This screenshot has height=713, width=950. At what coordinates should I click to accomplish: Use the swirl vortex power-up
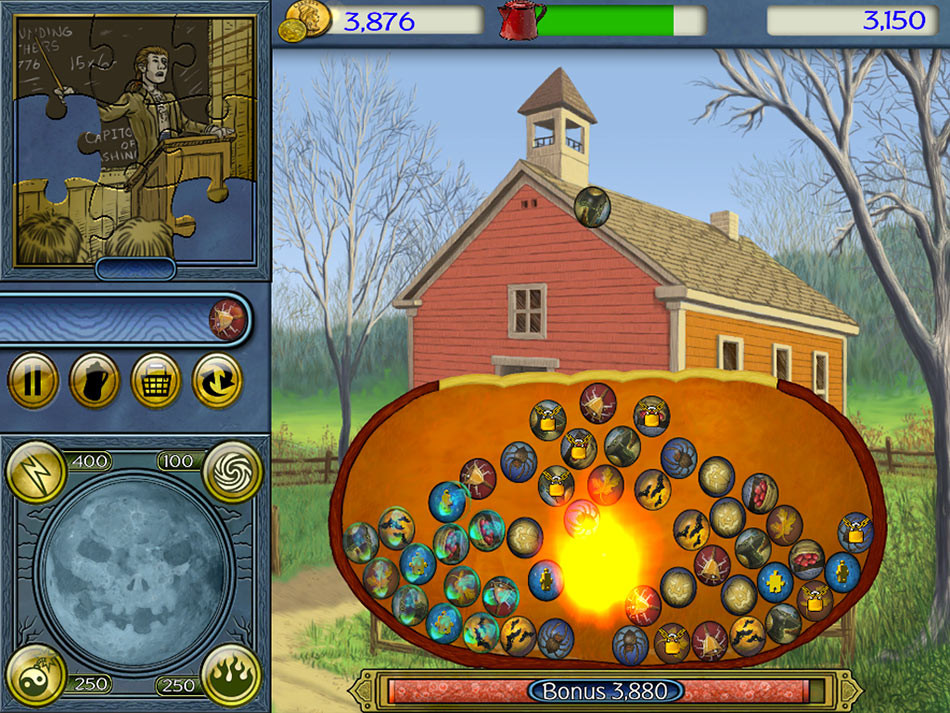[233, 471]
